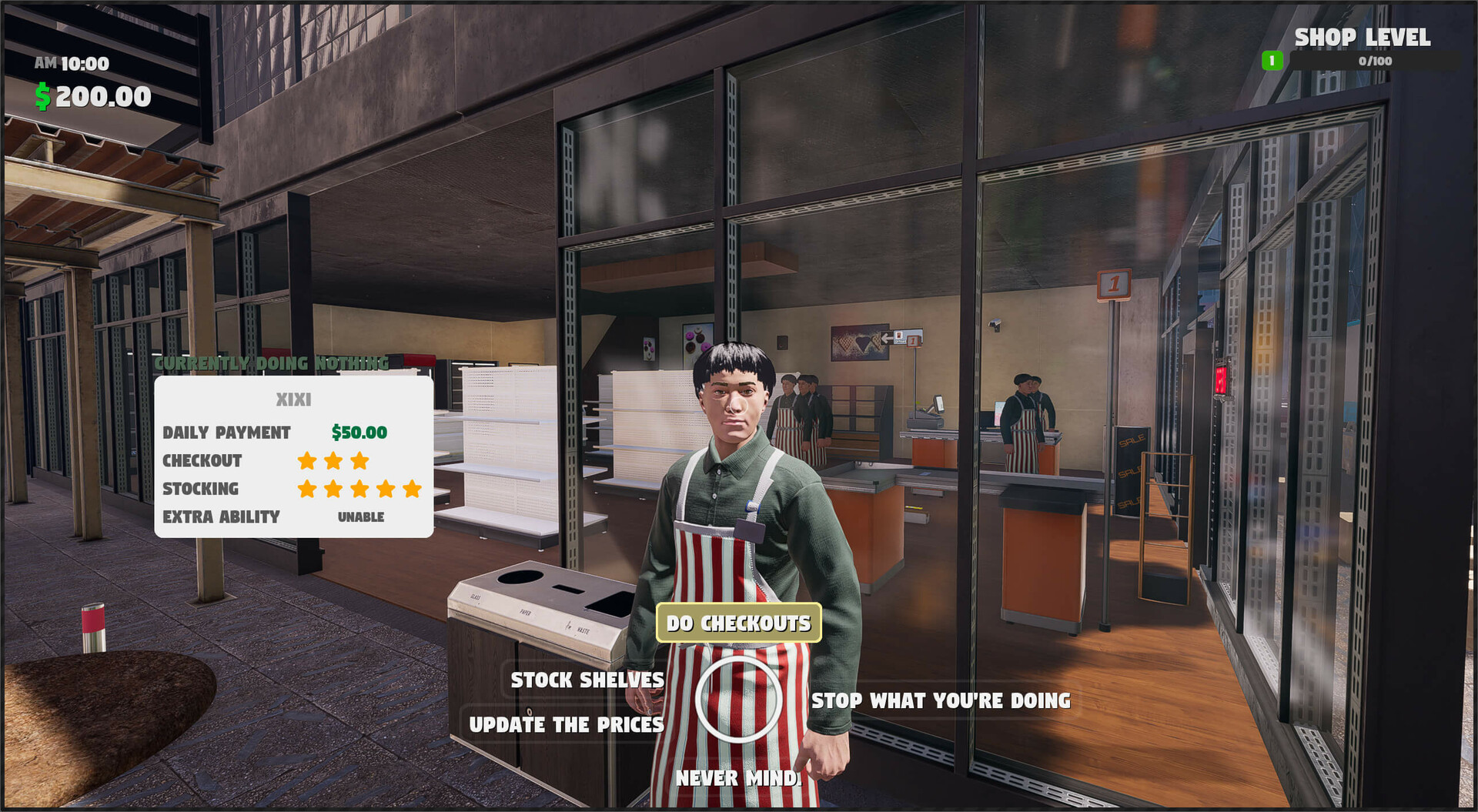Click the last stocking skill star
The height and width of the screenshot is (812, 1478).
(x=410, y=488)
